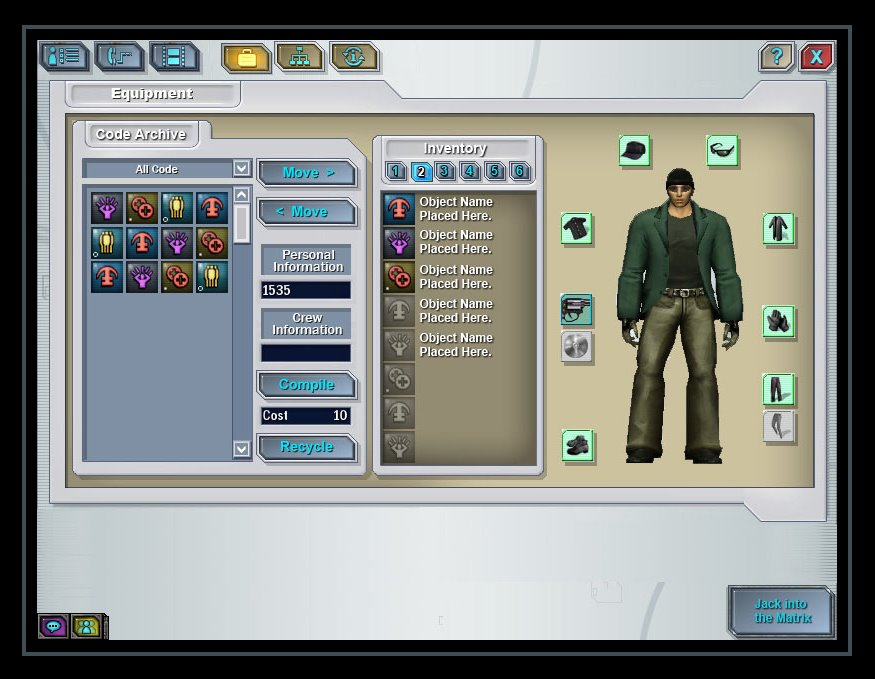875x679 pixels.
Task: Select the revolver weapon slot
Action: coord(577,310)
